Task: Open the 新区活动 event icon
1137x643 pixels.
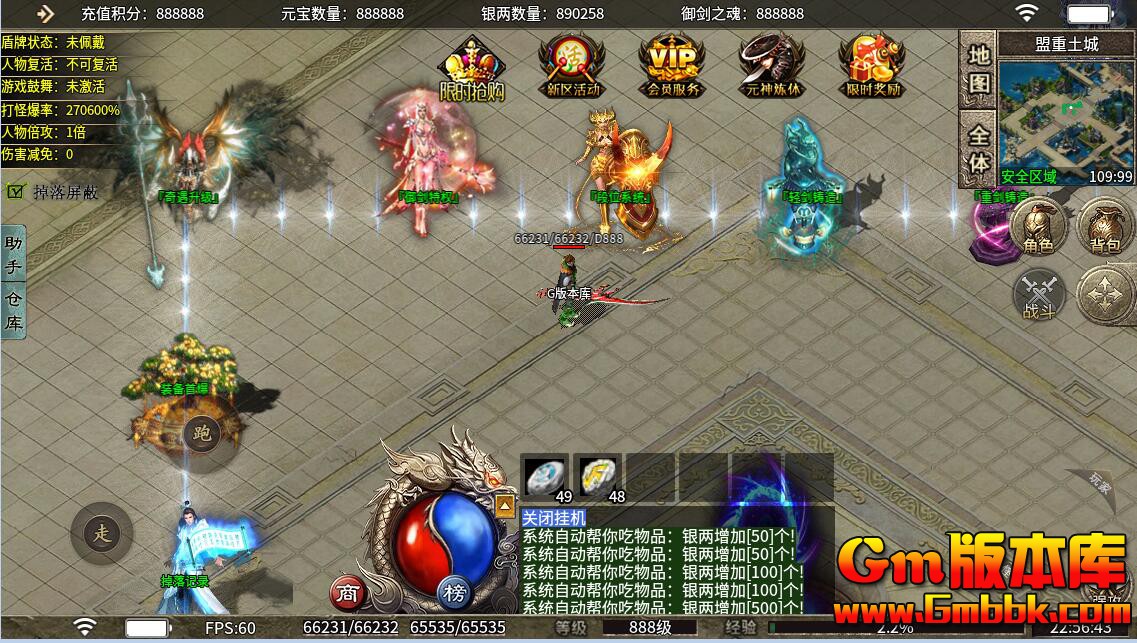Action: click(572, 65)
